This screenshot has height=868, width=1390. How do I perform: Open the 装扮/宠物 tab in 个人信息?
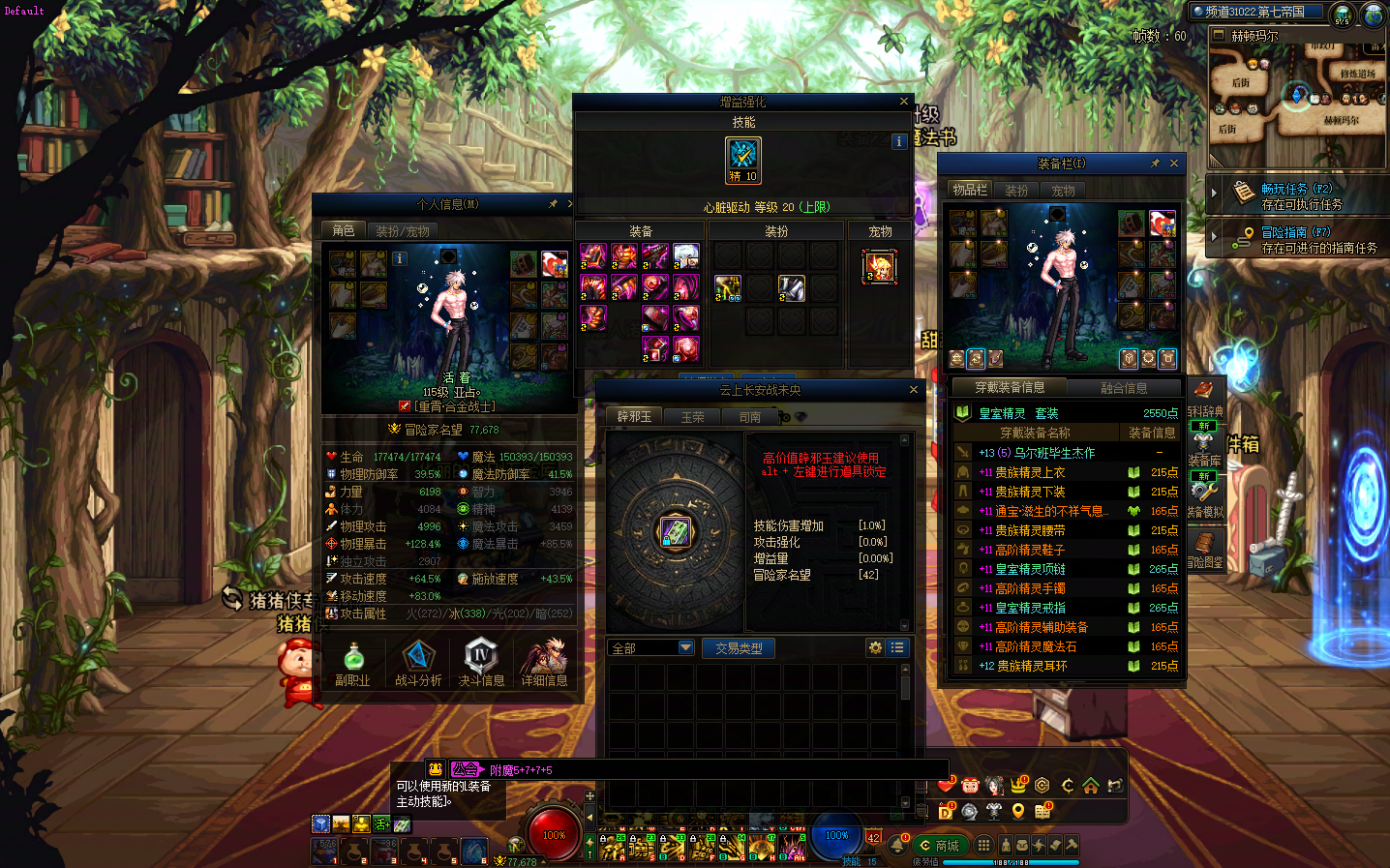pos(403,231)
